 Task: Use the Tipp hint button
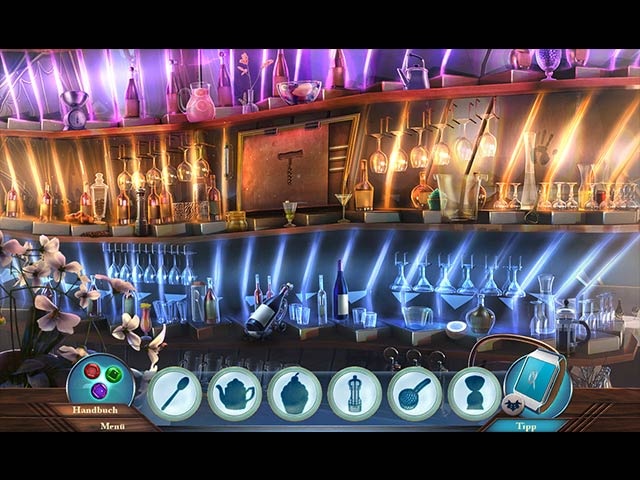[x=525, y=425]
